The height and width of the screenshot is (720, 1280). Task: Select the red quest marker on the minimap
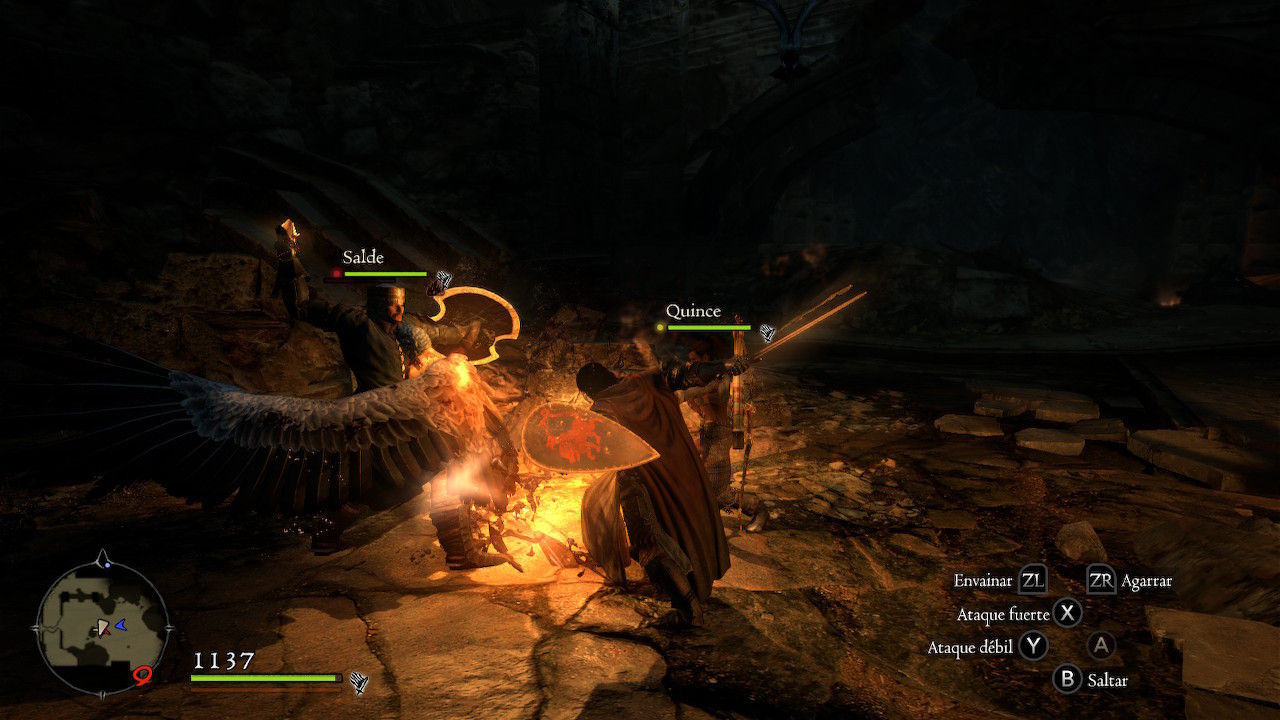[142, 677]
